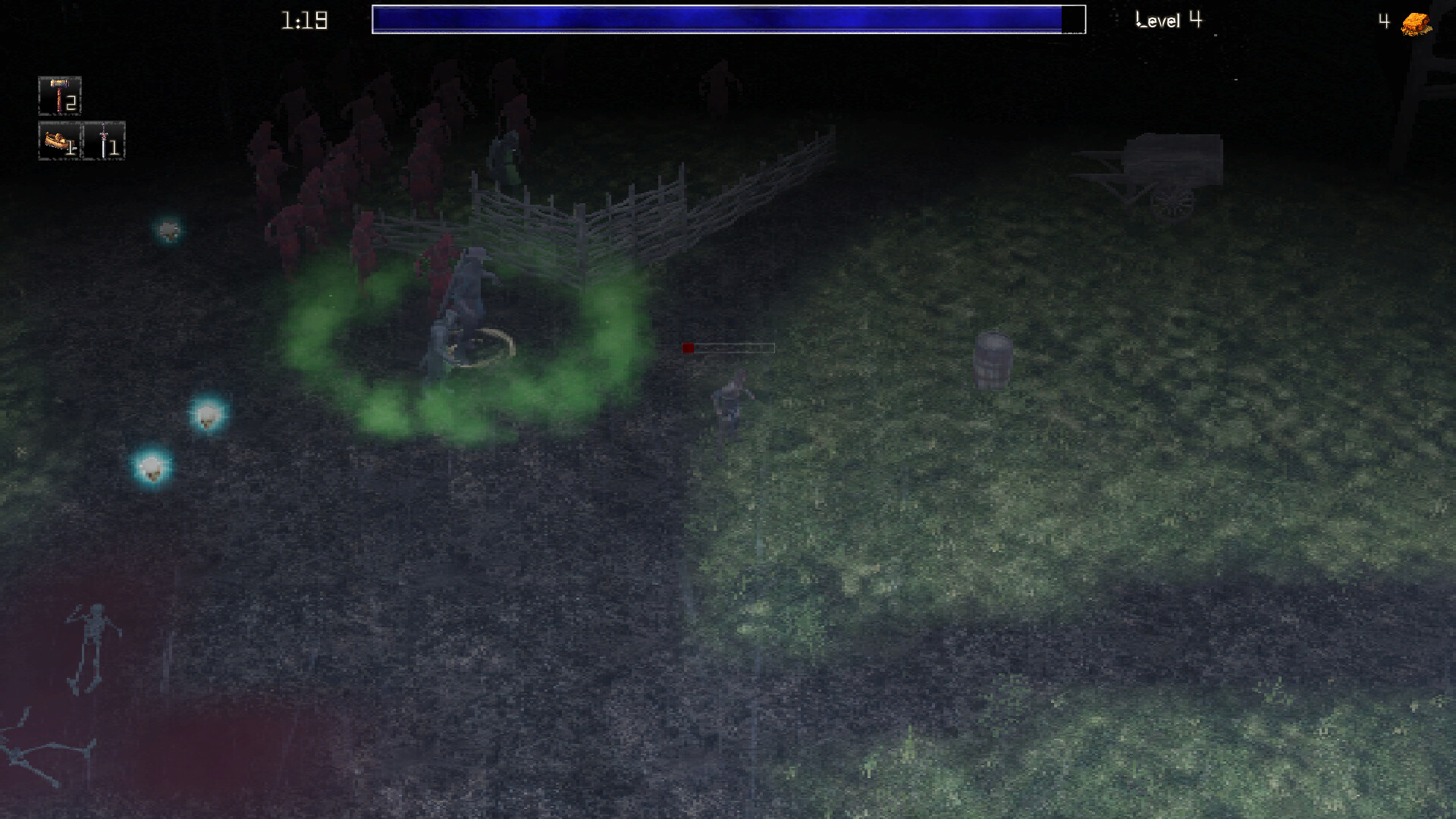Click the glowing skull pickup near inventory
The image size is (1456, 819).
168,232
